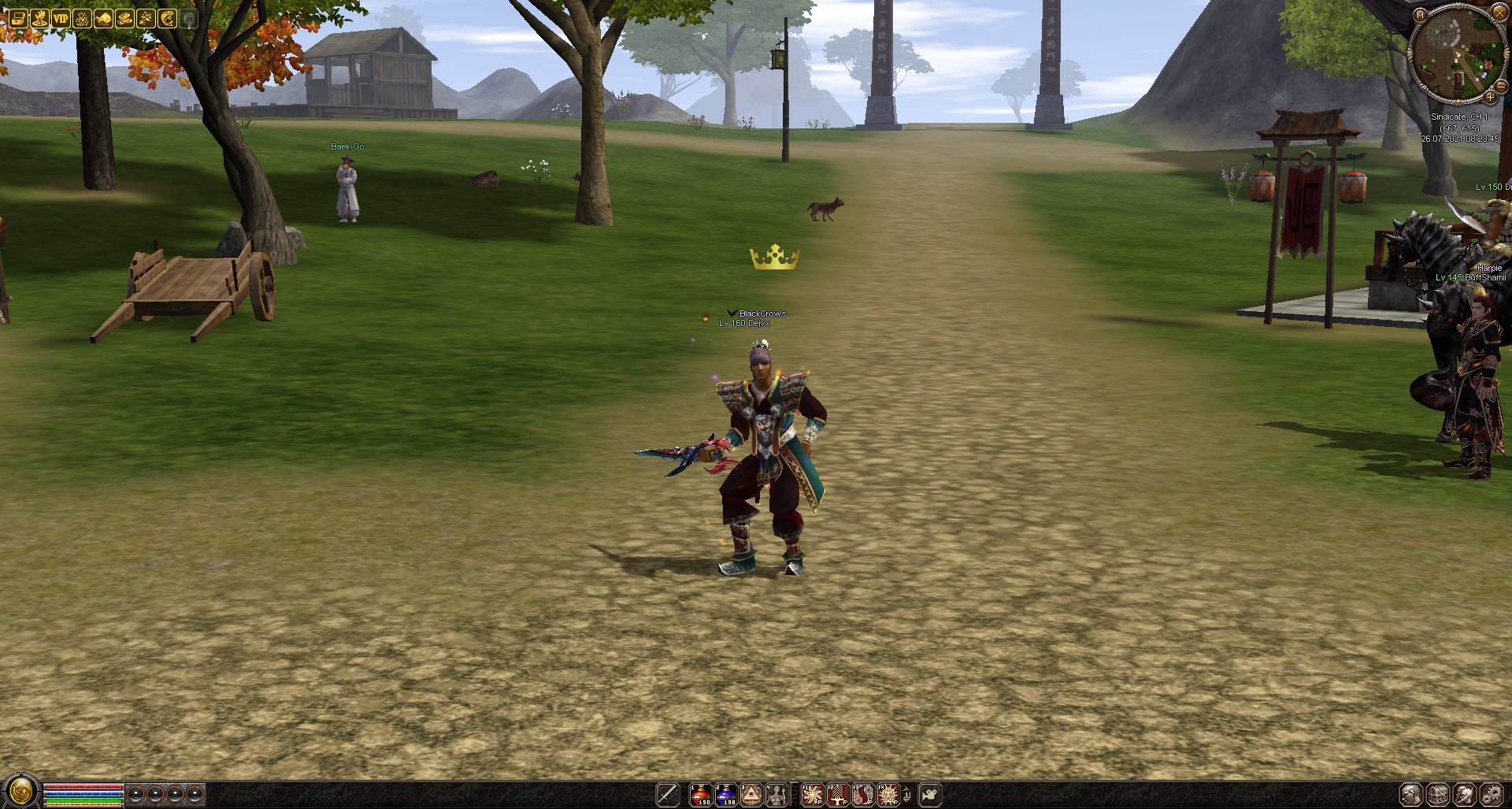Activate the eye pyramid item in slot 3
Viewport: 1512px width, 809px height.
(x=751, y=794)
